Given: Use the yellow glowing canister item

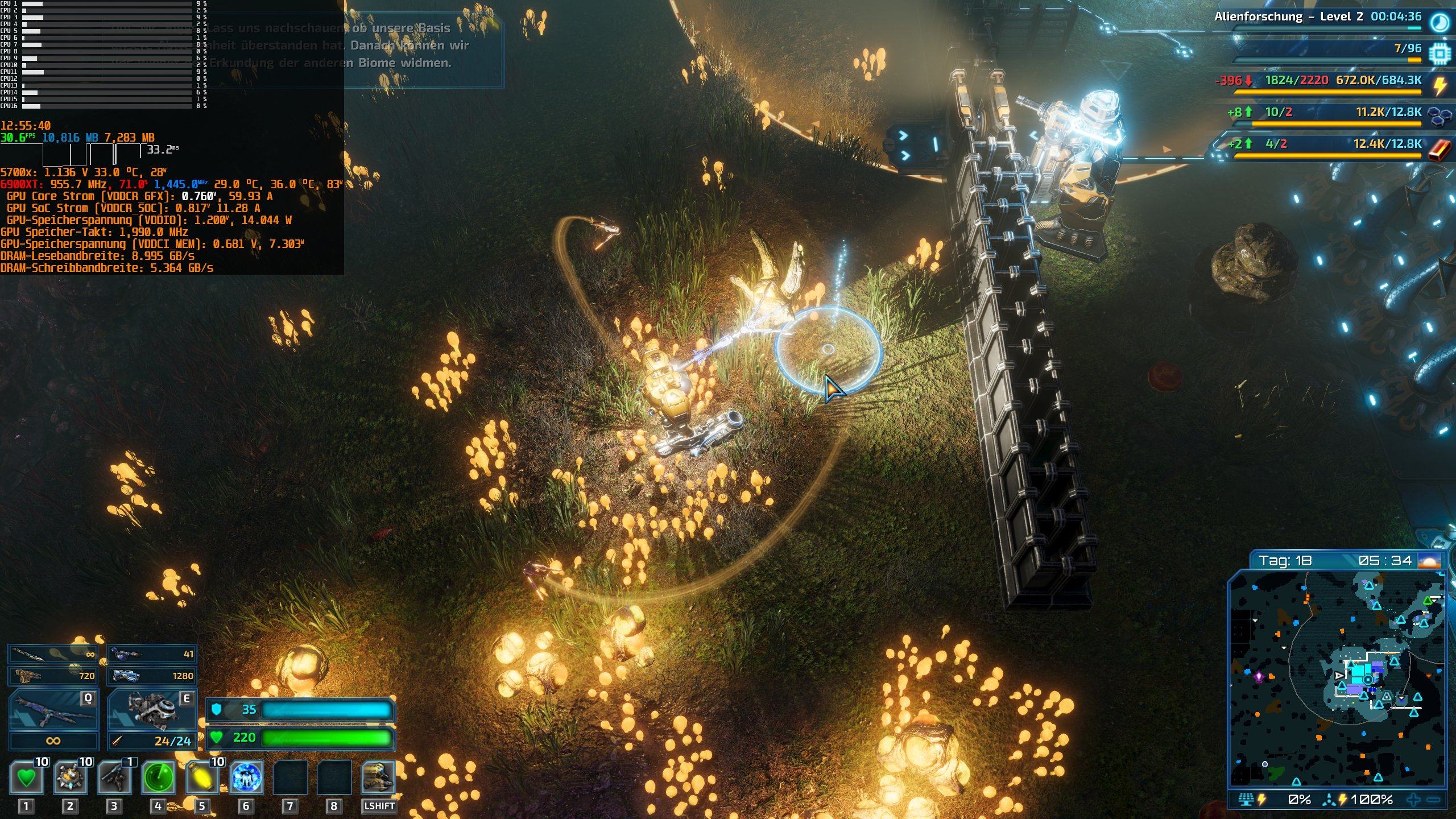Looking at the screenshot, I should tap(202, 777).
